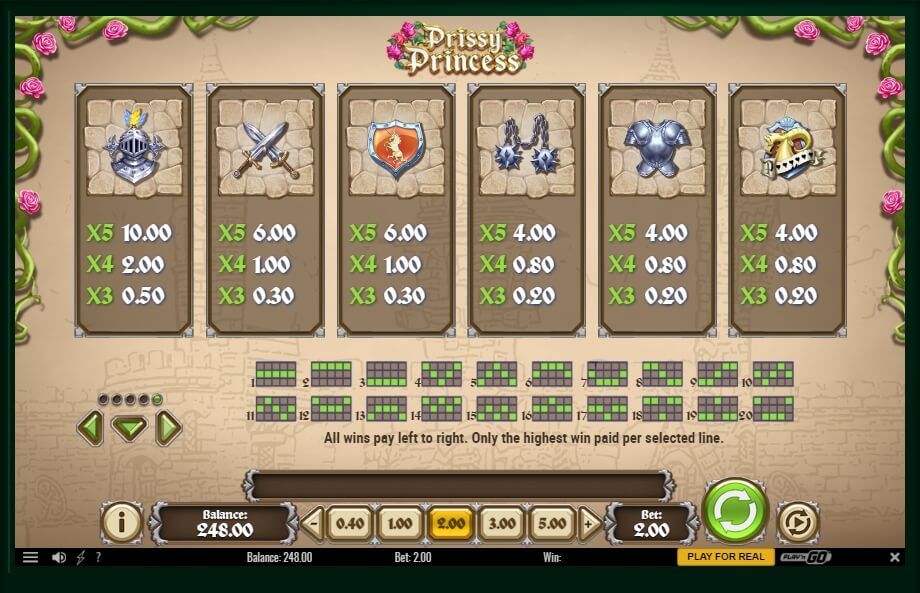Click the Play For Real button
The width and height of the screenshot is (920, 593).
(x=725, y=557)
